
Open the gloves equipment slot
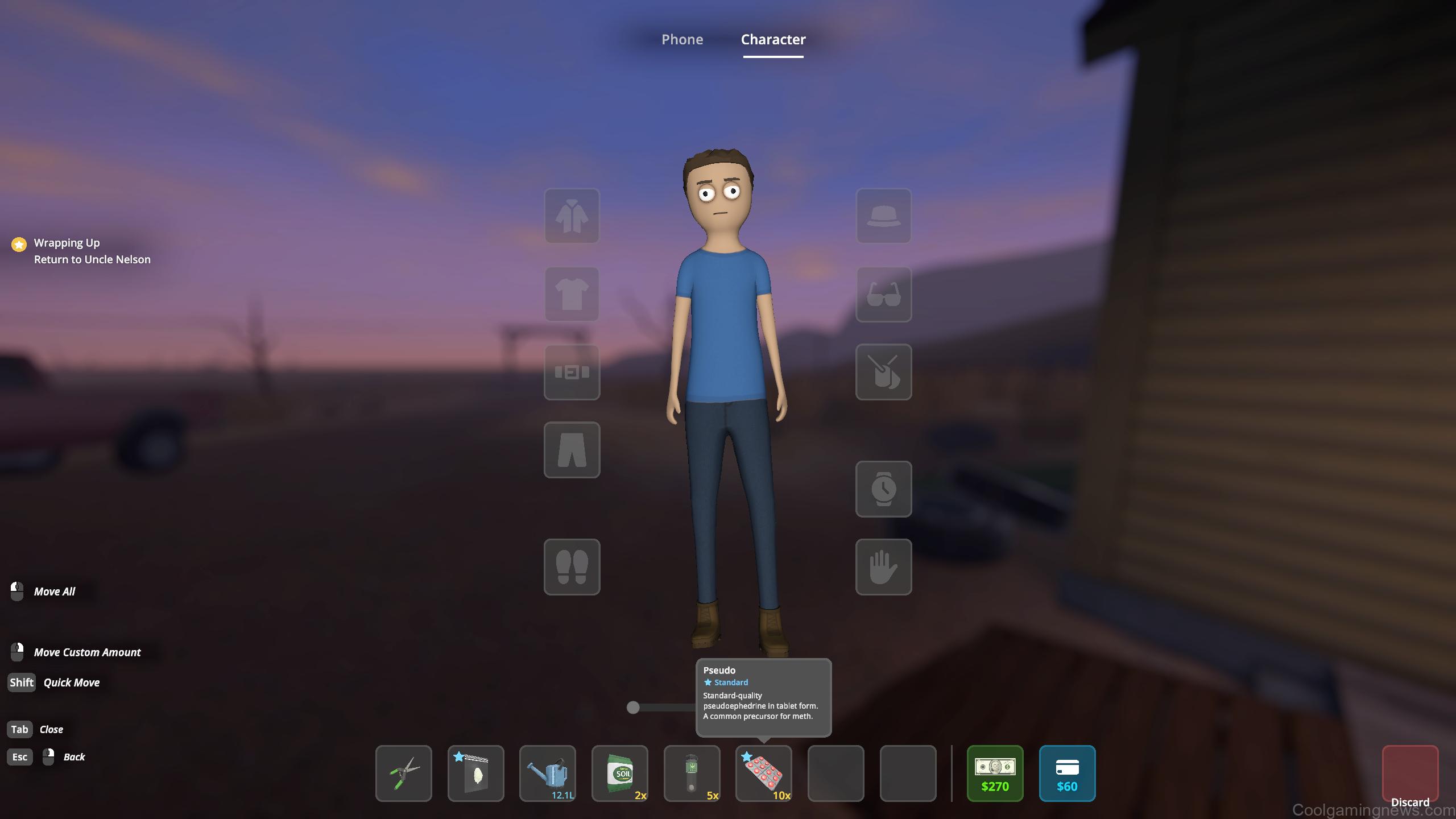point(883,568)
